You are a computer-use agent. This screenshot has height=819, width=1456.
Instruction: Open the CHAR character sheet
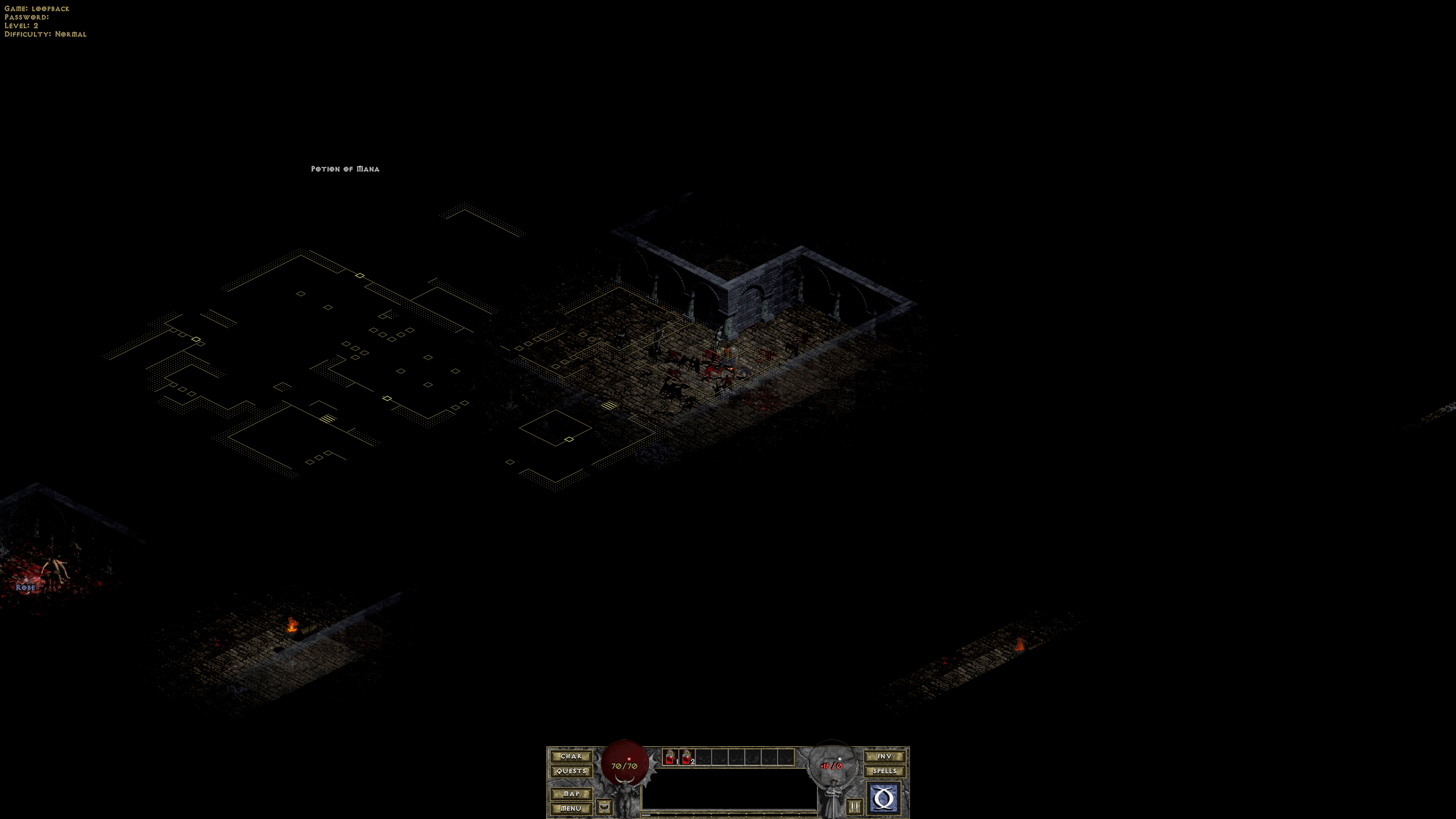click(x=571, y=756)
